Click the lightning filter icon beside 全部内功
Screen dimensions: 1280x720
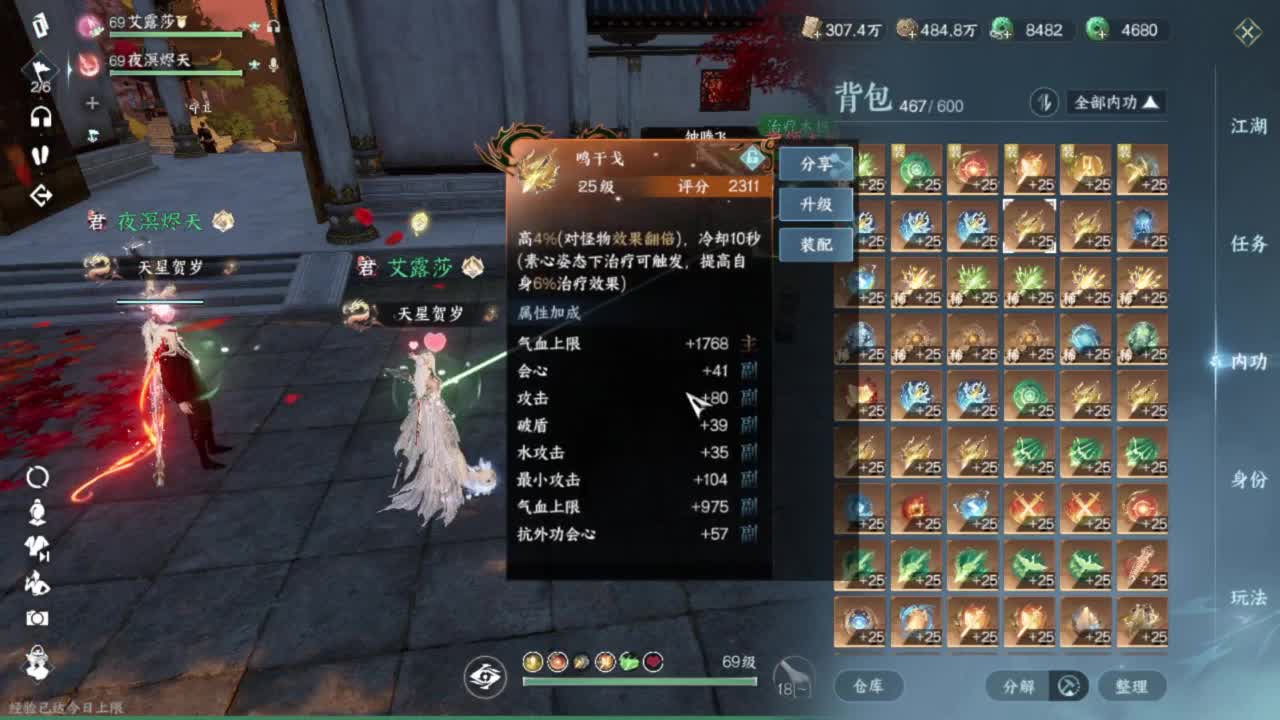[1045, 102]
